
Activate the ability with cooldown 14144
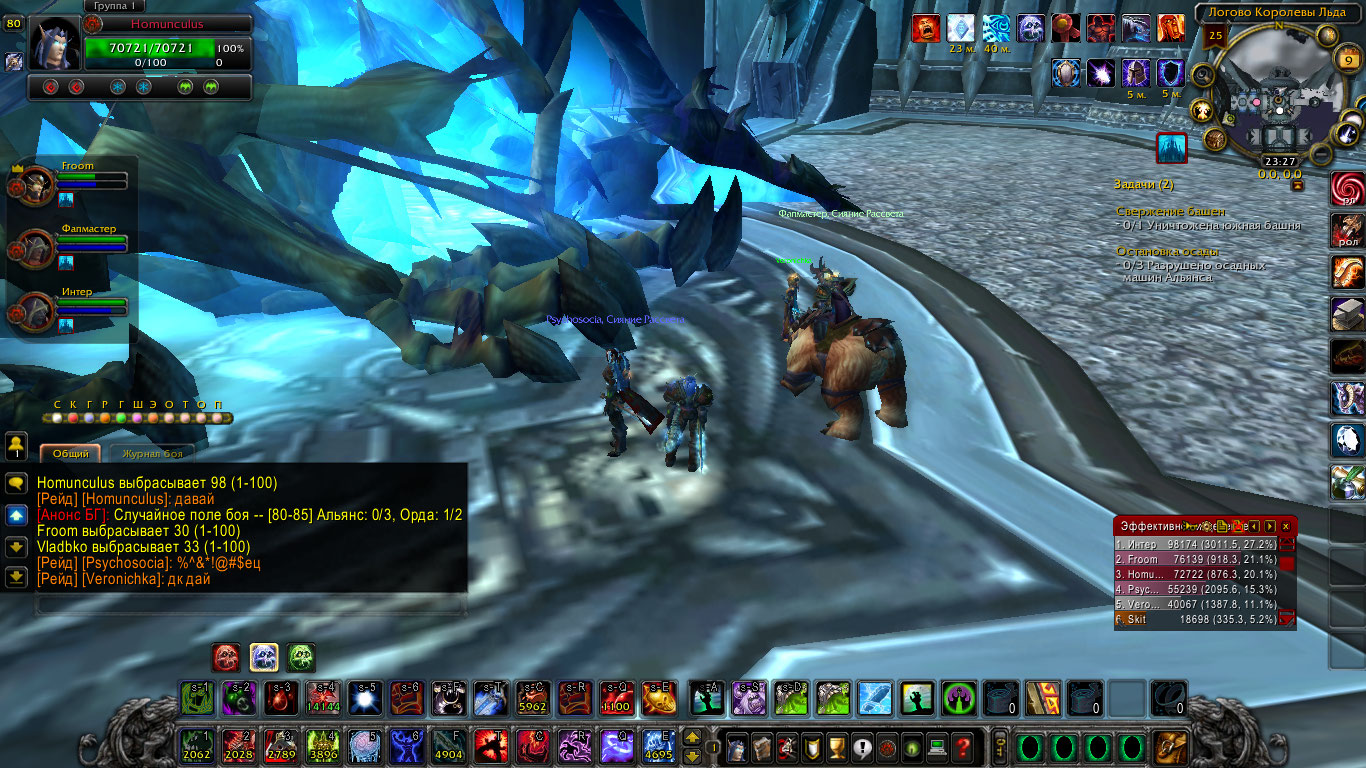tap(322, 698)
